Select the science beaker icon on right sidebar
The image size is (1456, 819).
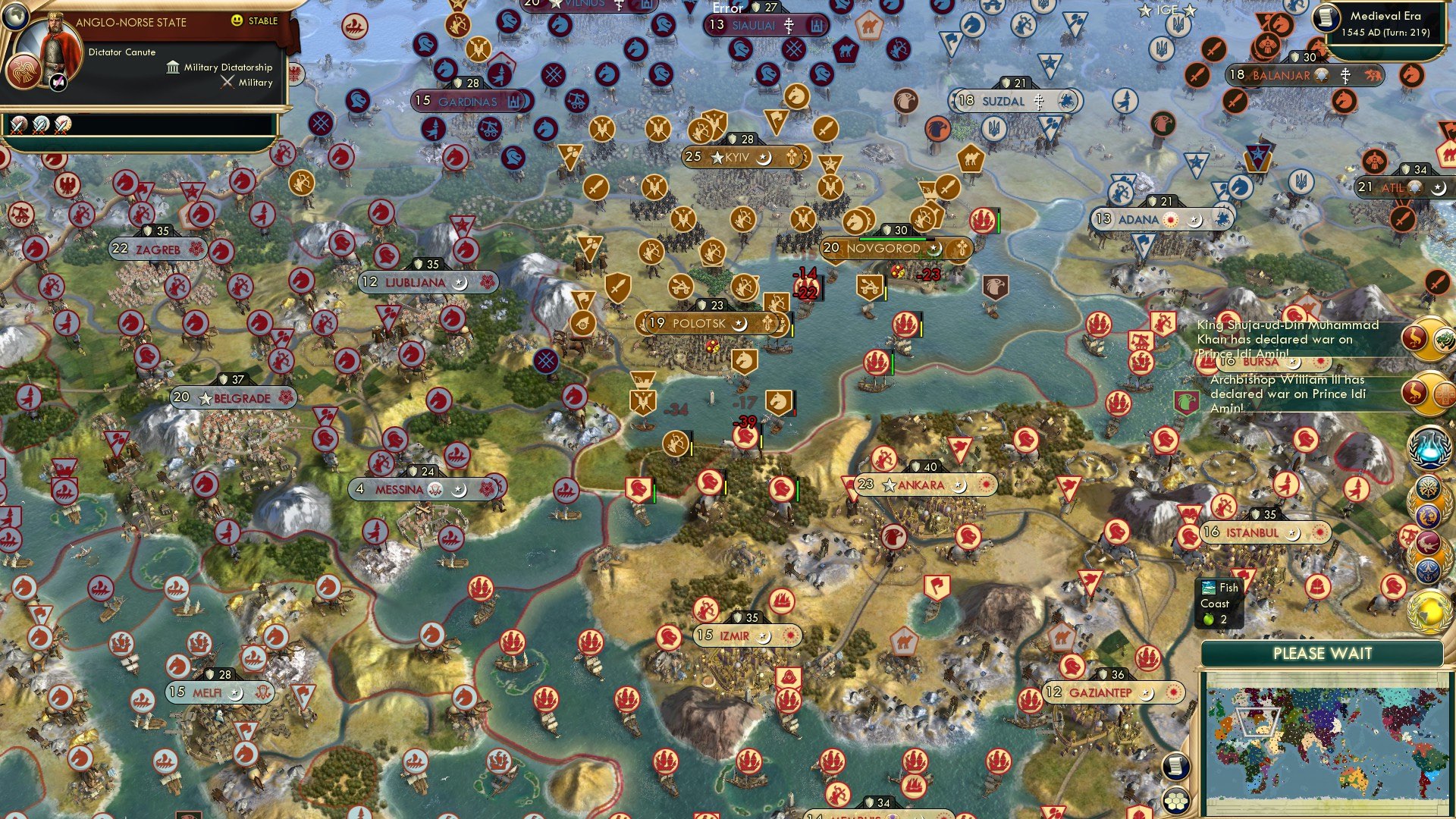click(x=1429, y=445)
